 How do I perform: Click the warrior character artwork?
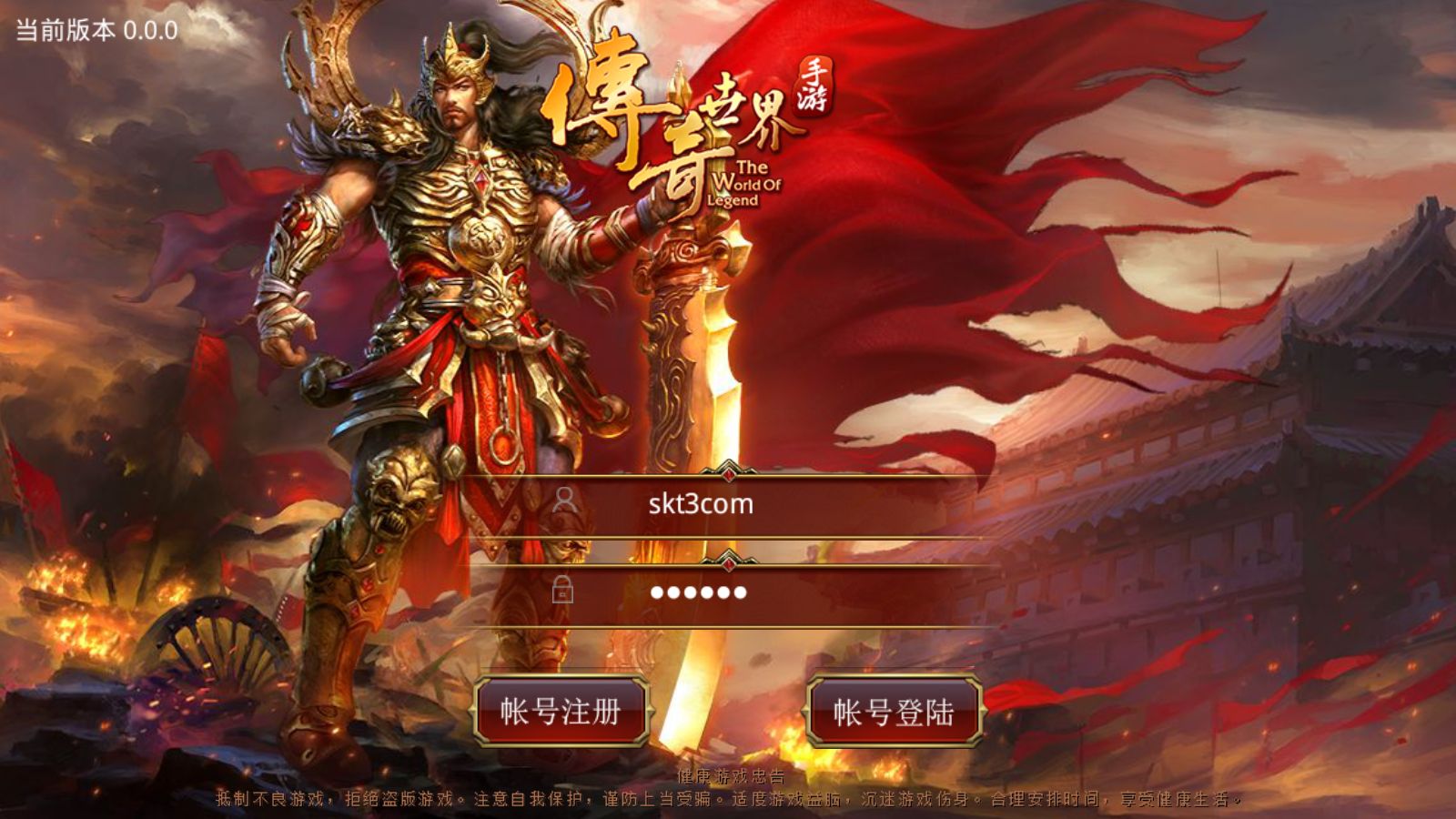(437, 318)
